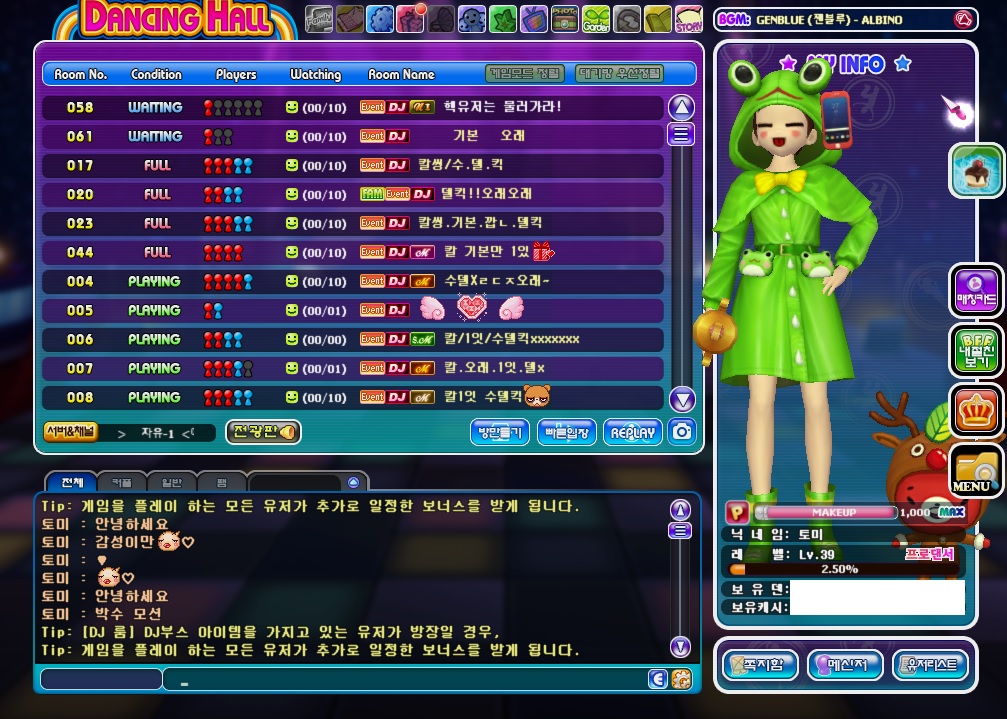Click the 빠른입장 quick join button
Viewport: 1007px width, 719px height.
click(x=566, y=432)
